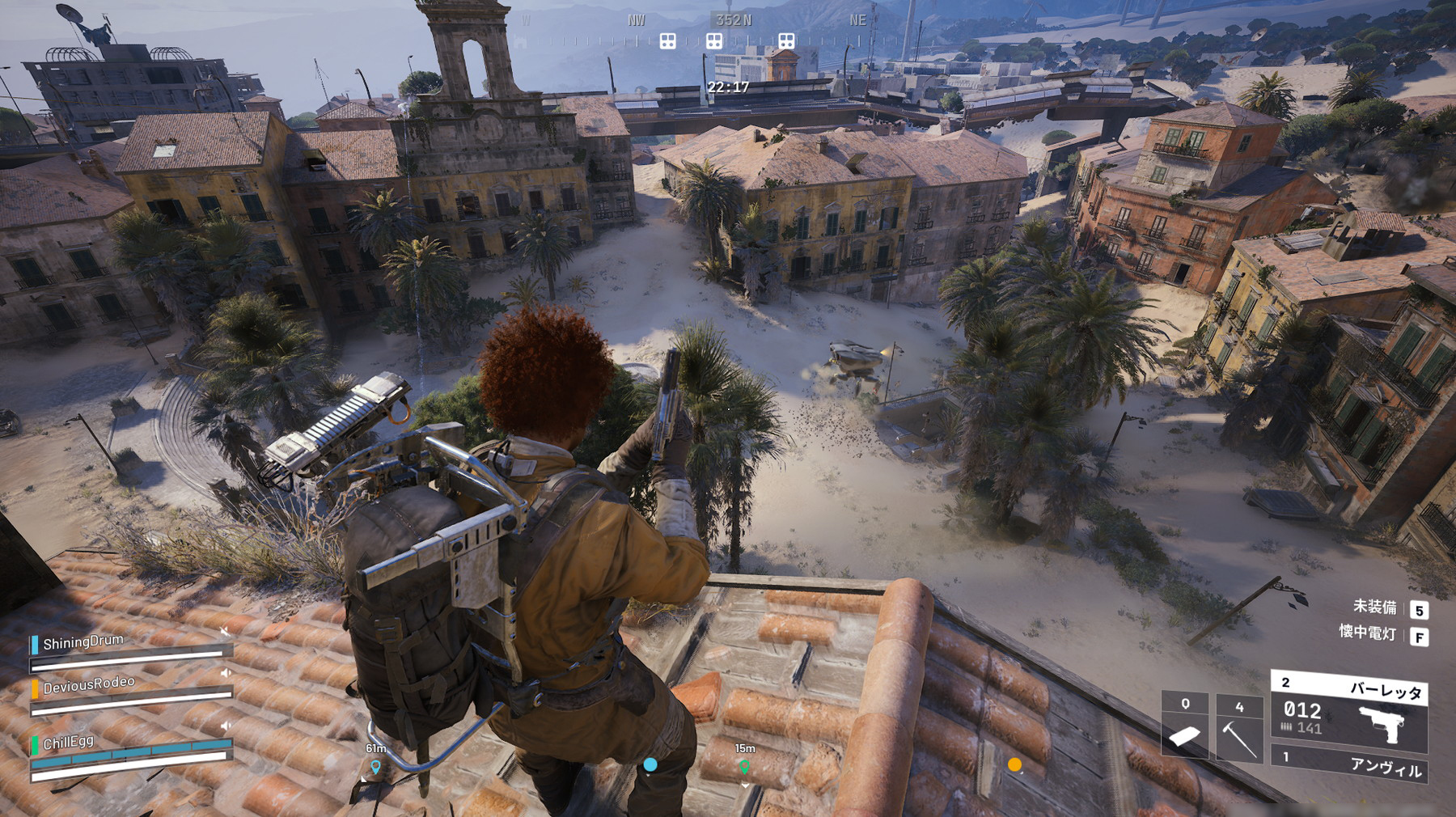Switch to the アンヴィル weapon slot

point(1349,763)
